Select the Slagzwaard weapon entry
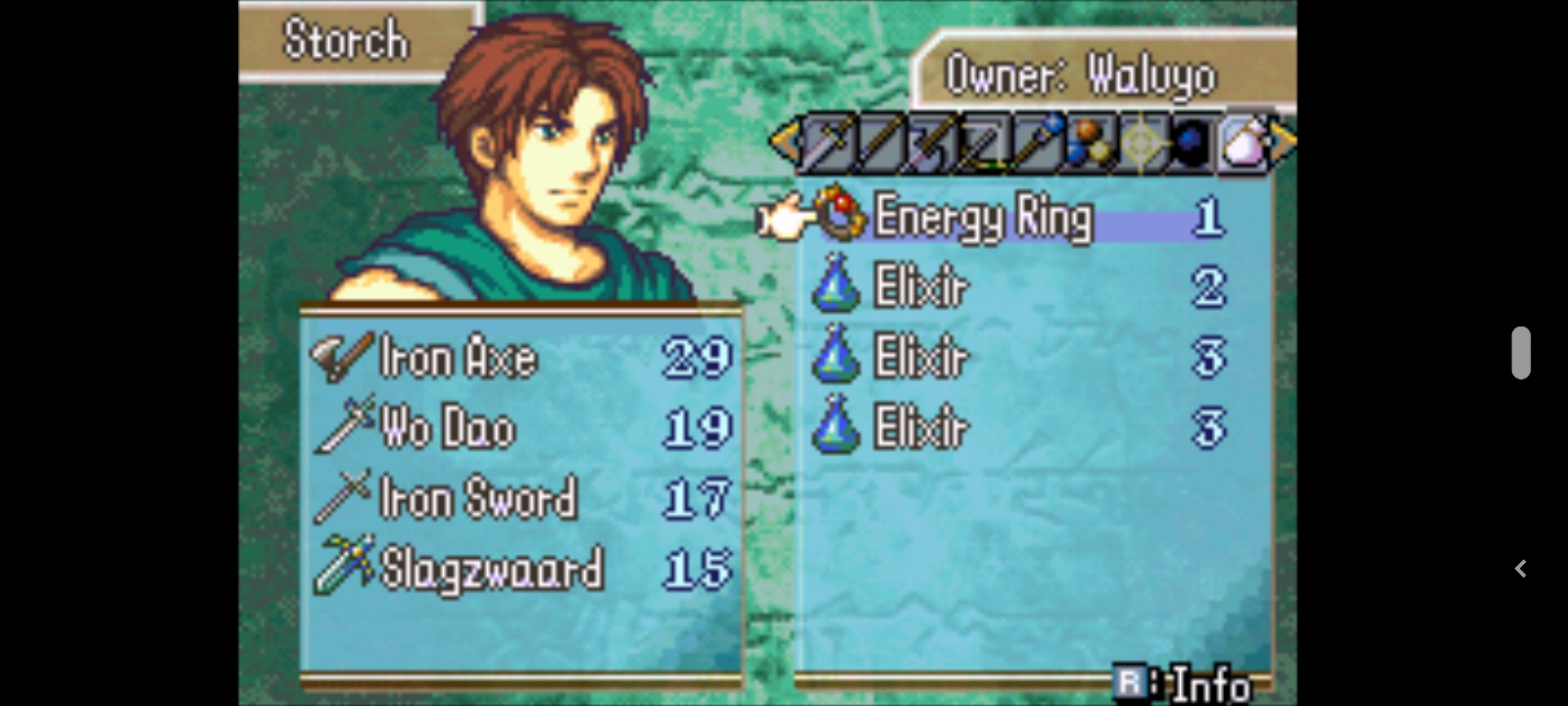1568x706 pixels. pyautogui.click(x=490, y=567)
